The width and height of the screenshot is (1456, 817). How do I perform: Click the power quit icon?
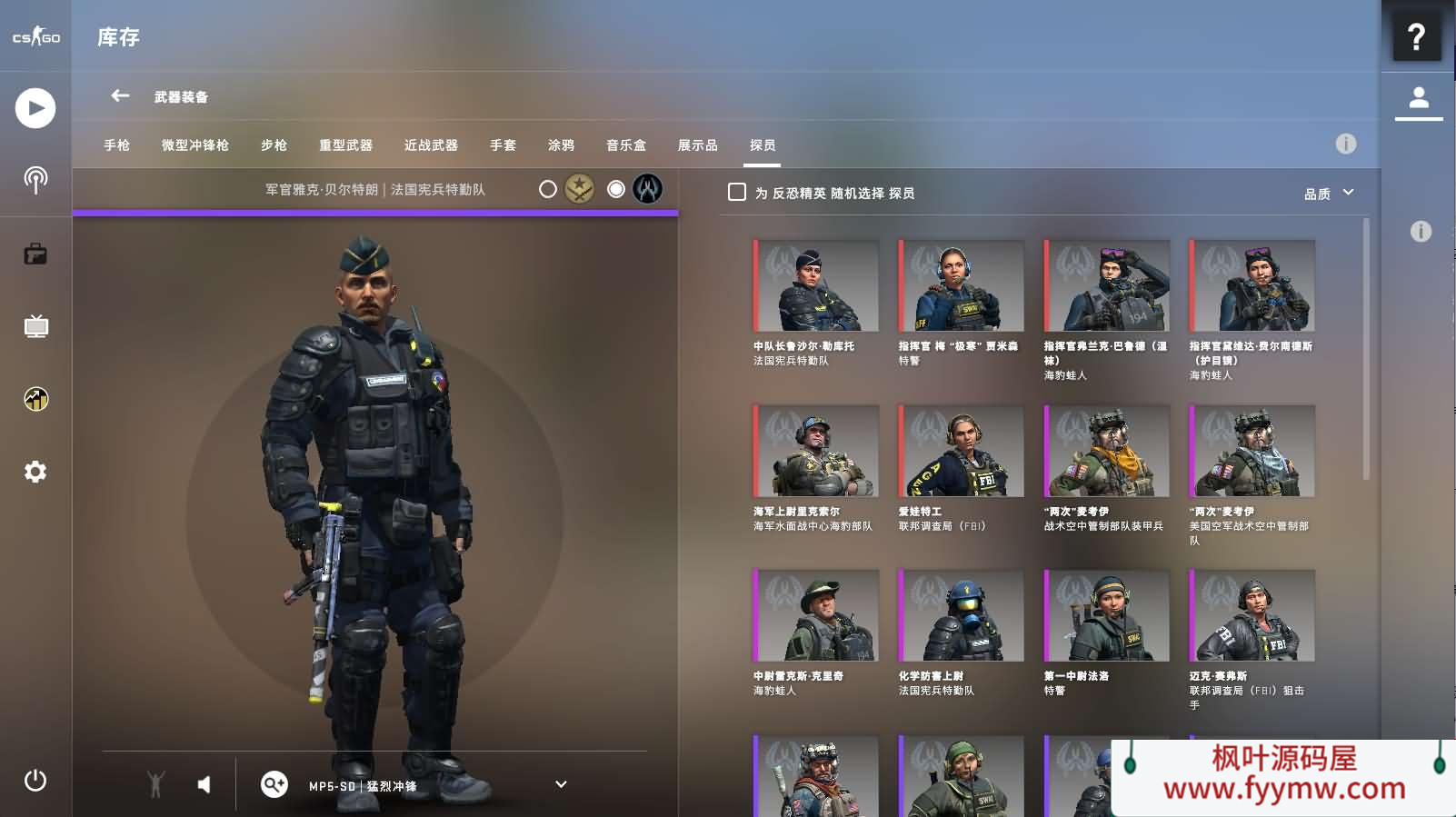[x=35, y=780]
